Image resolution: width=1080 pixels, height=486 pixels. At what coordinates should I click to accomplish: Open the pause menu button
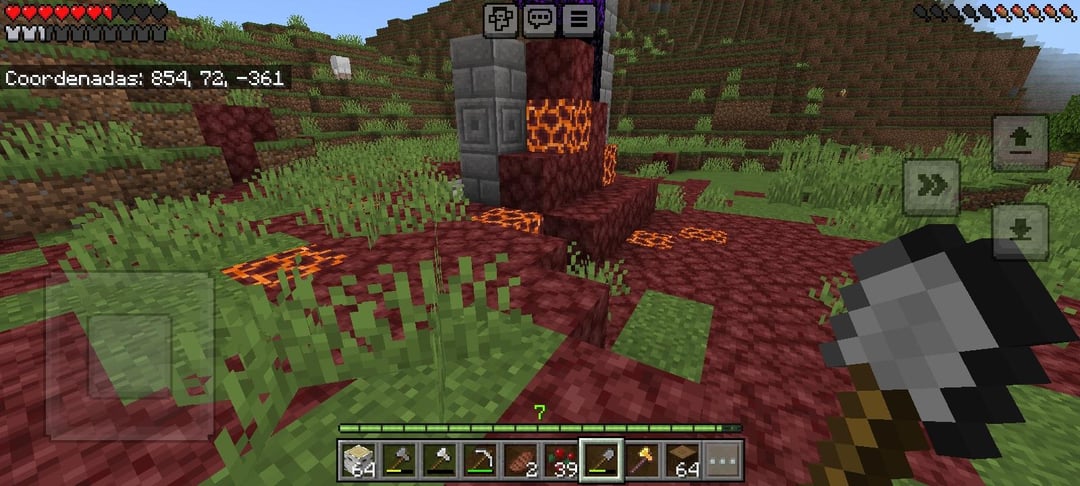(x=577, y=18)
